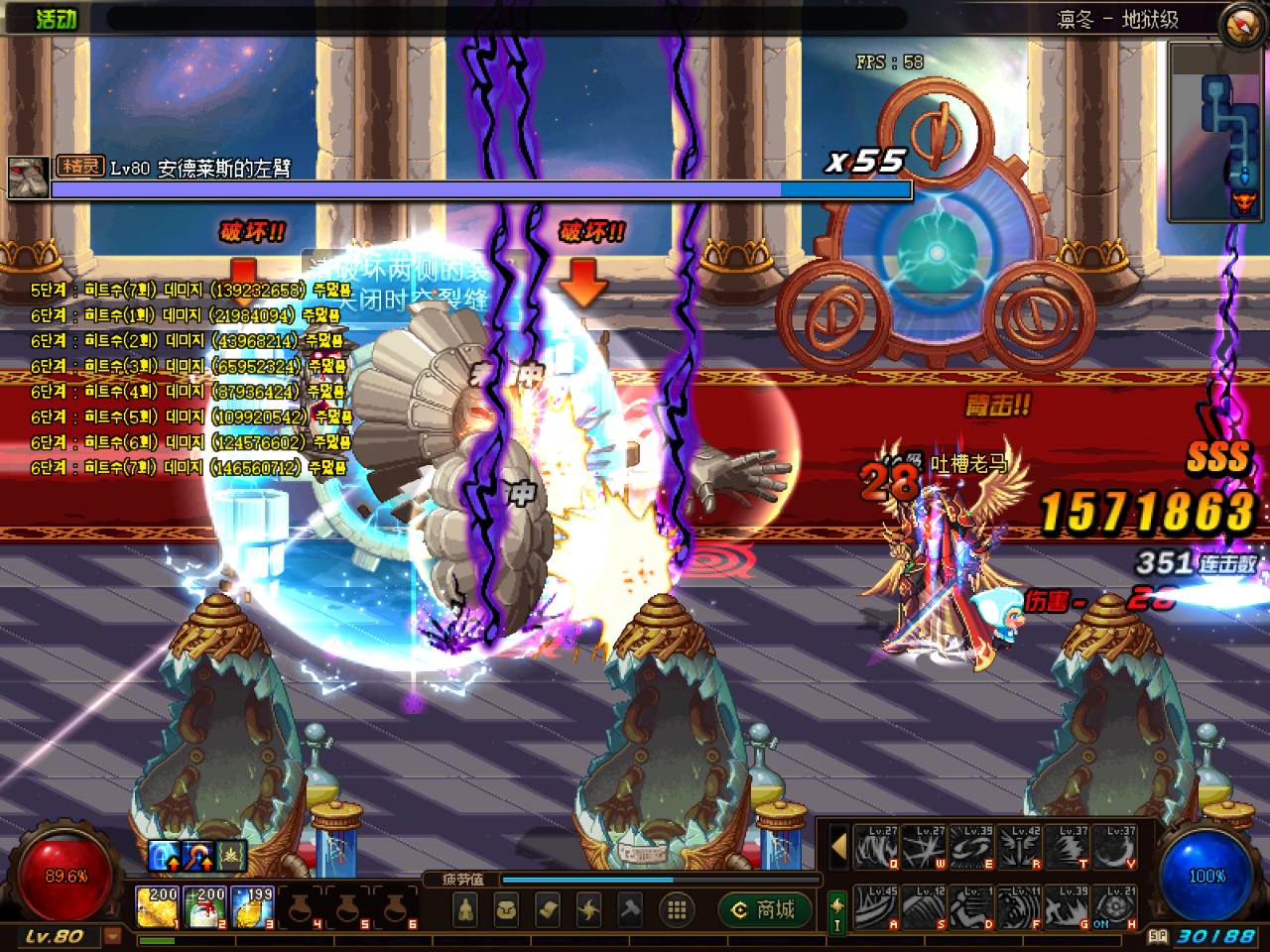Open the 商城 shop
1270x952 pixels.
pos(764,909)
